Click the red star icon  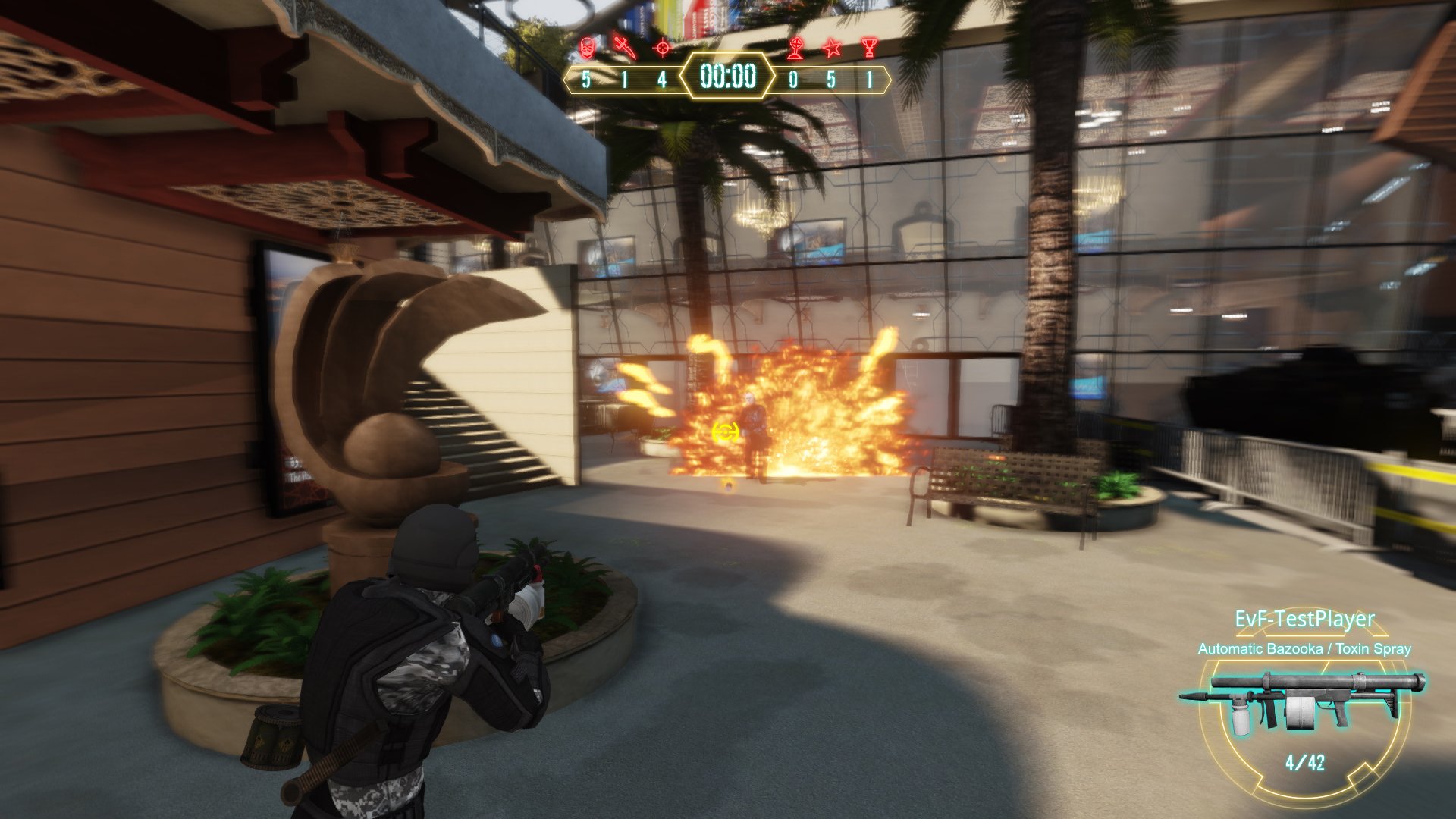click(x=832, y=49)
